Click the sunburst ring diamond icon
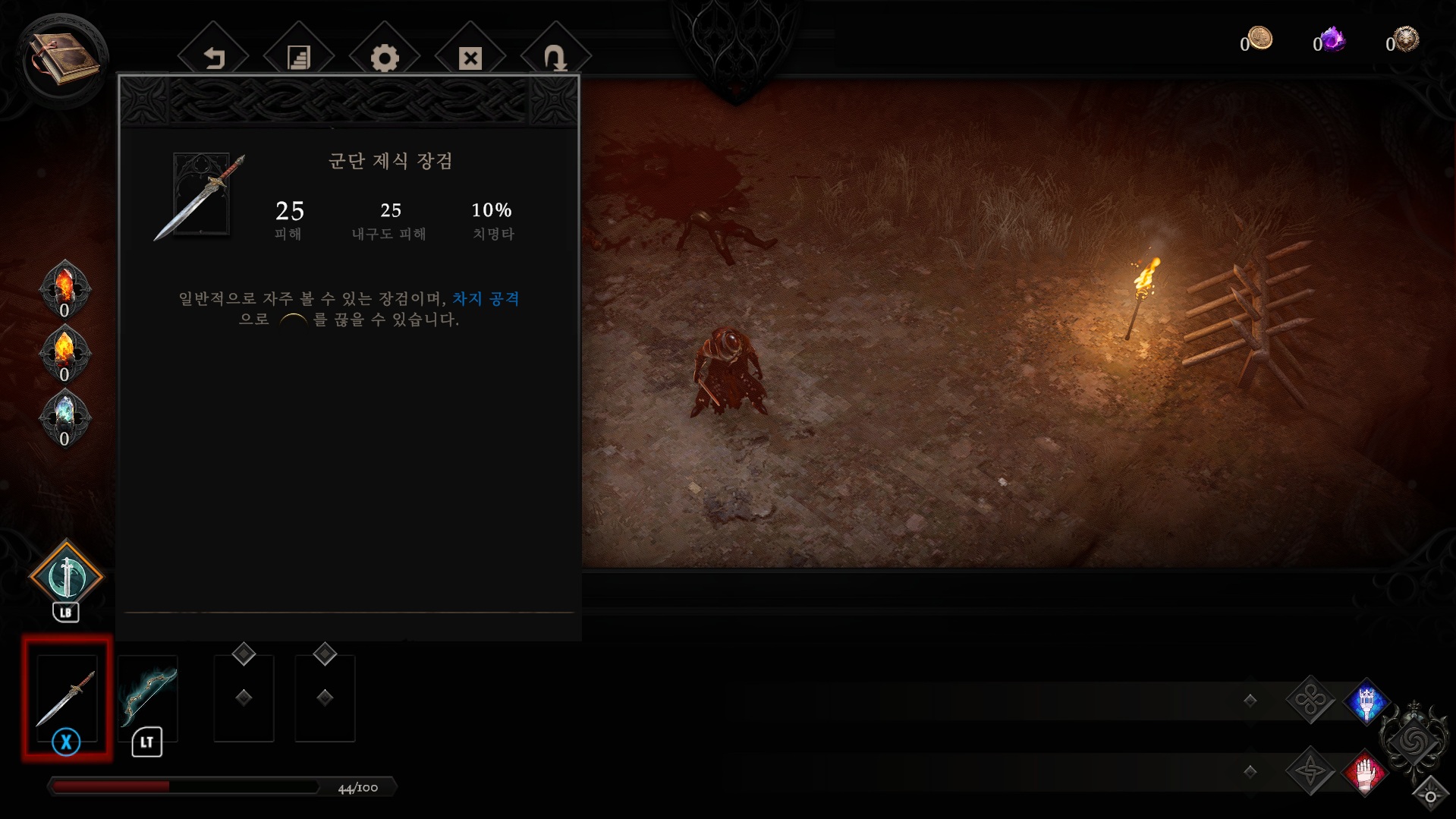Image resolution: width=1456 pixels, height=819 pixels. pyautogui.click(x=1430, y=795)
